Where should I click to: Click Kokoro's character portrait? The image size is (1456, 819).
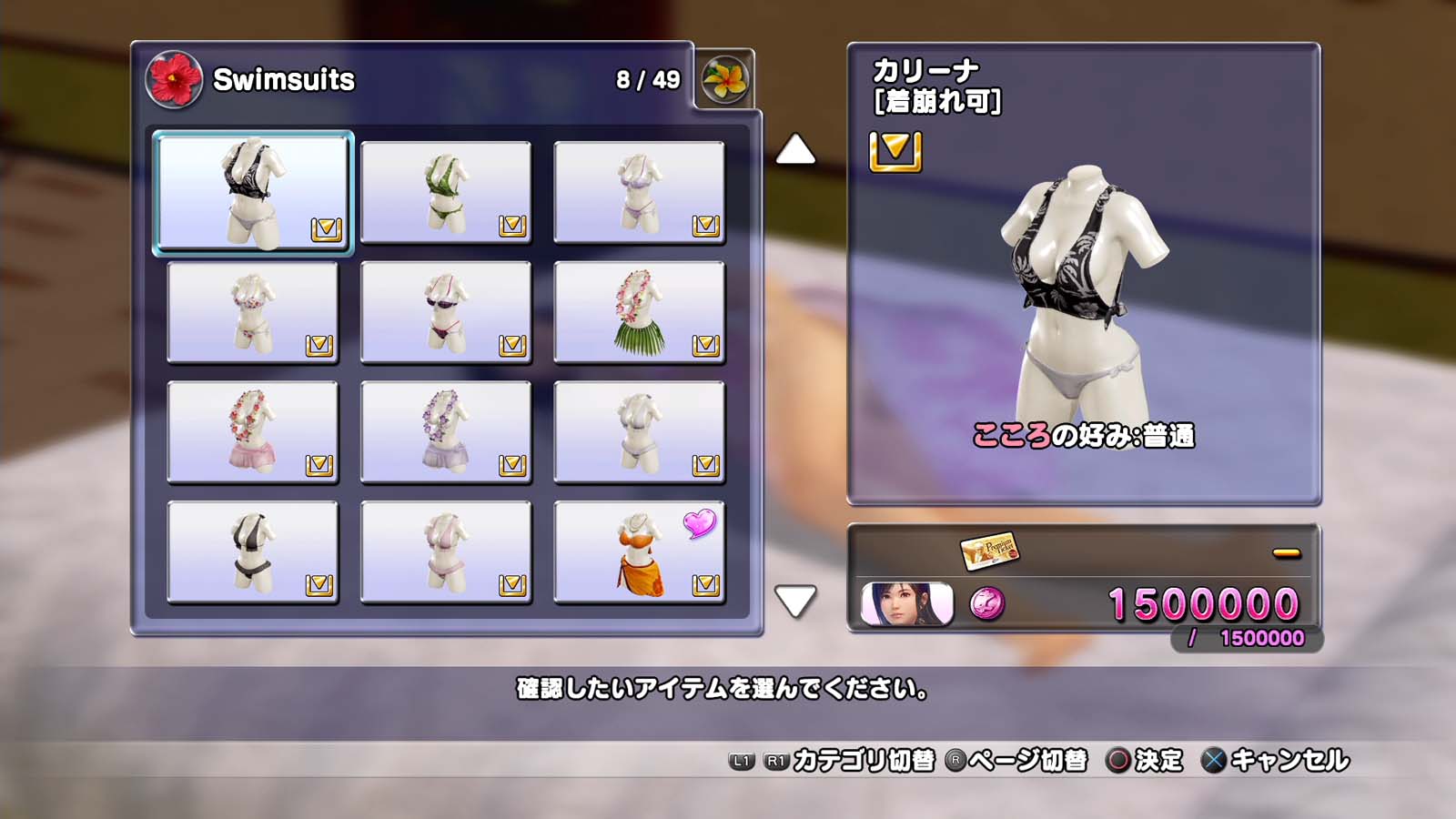[x=906, y=604]
